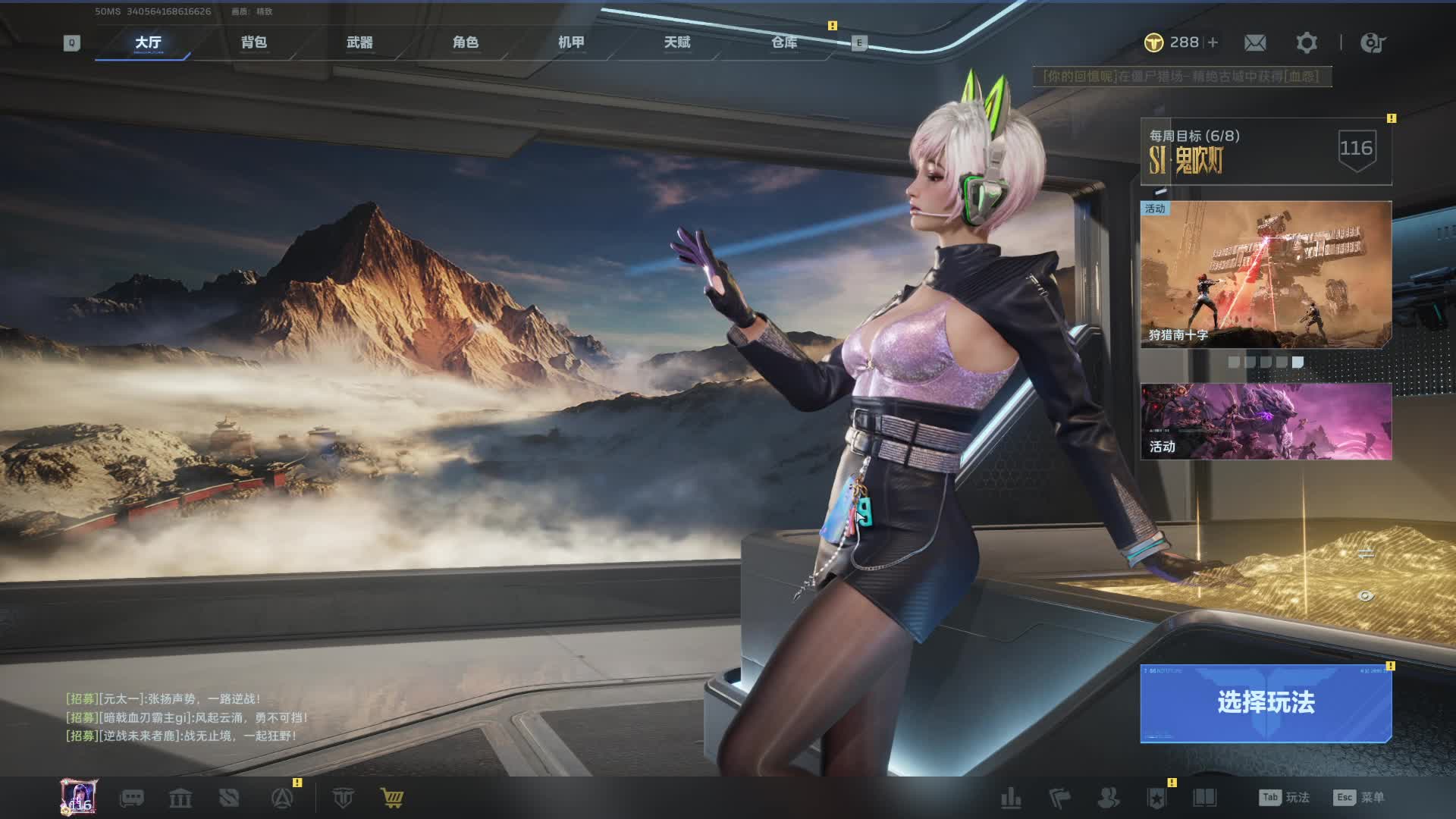Open the mail envelope icon
Viewport: 1456px width, 819px height.
tap(1255, 42)
